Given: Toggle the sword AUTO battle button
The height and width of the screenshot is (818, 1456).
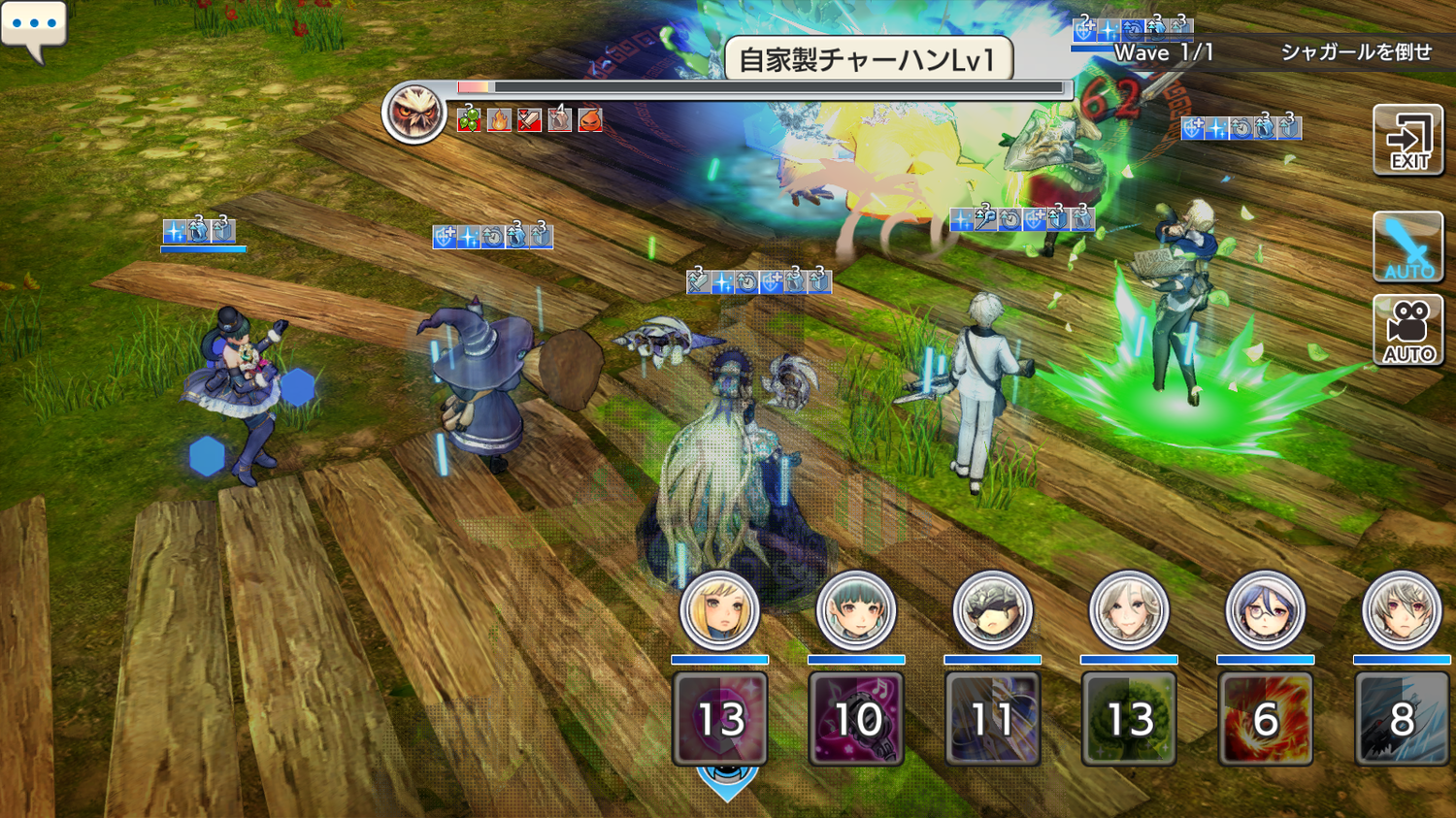Looking at the screenshot, I should (x=1408, y=248).
